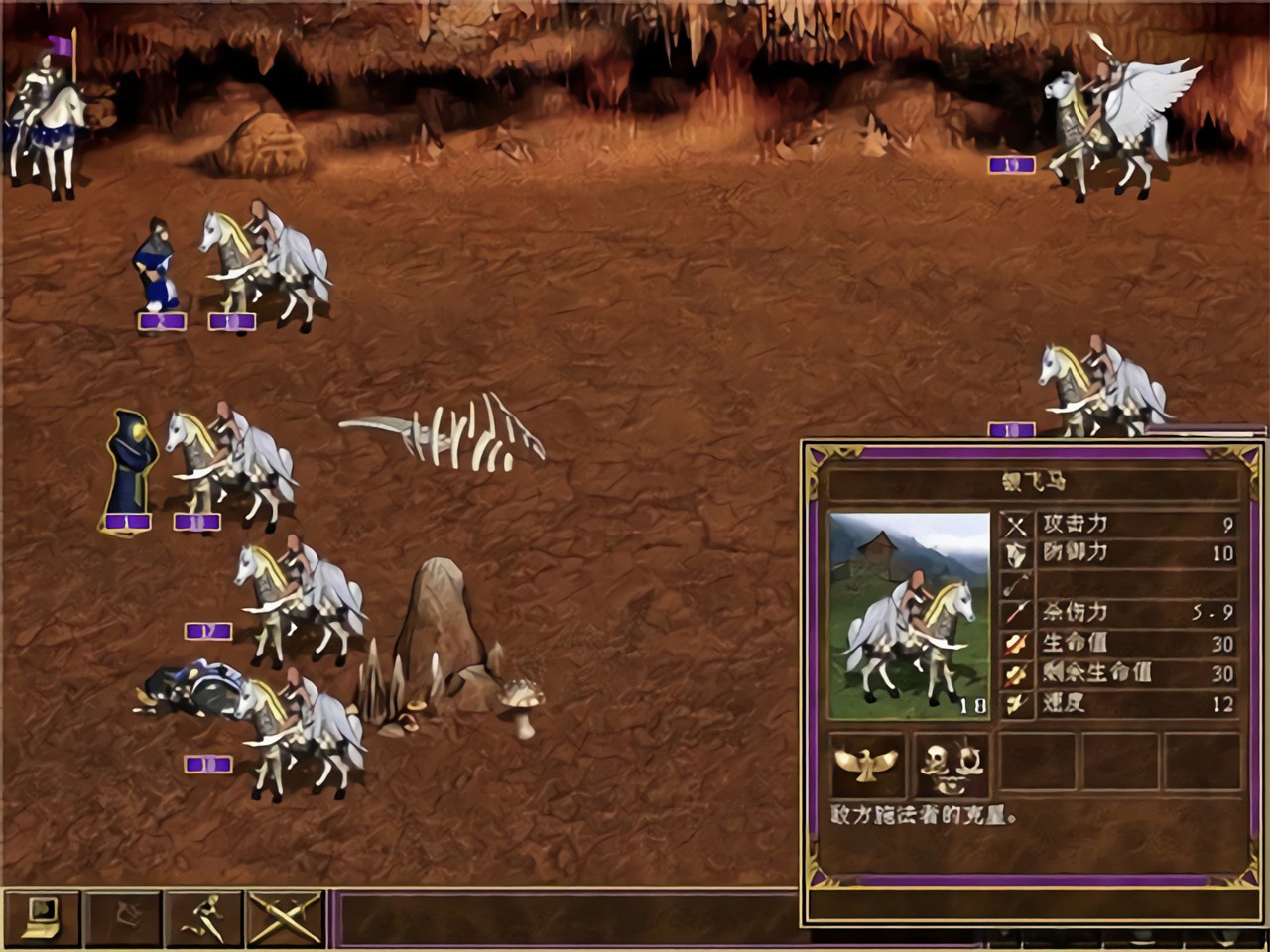
Task: Click the pegasus portrait in the info panel
Action: tap(909, 615)
